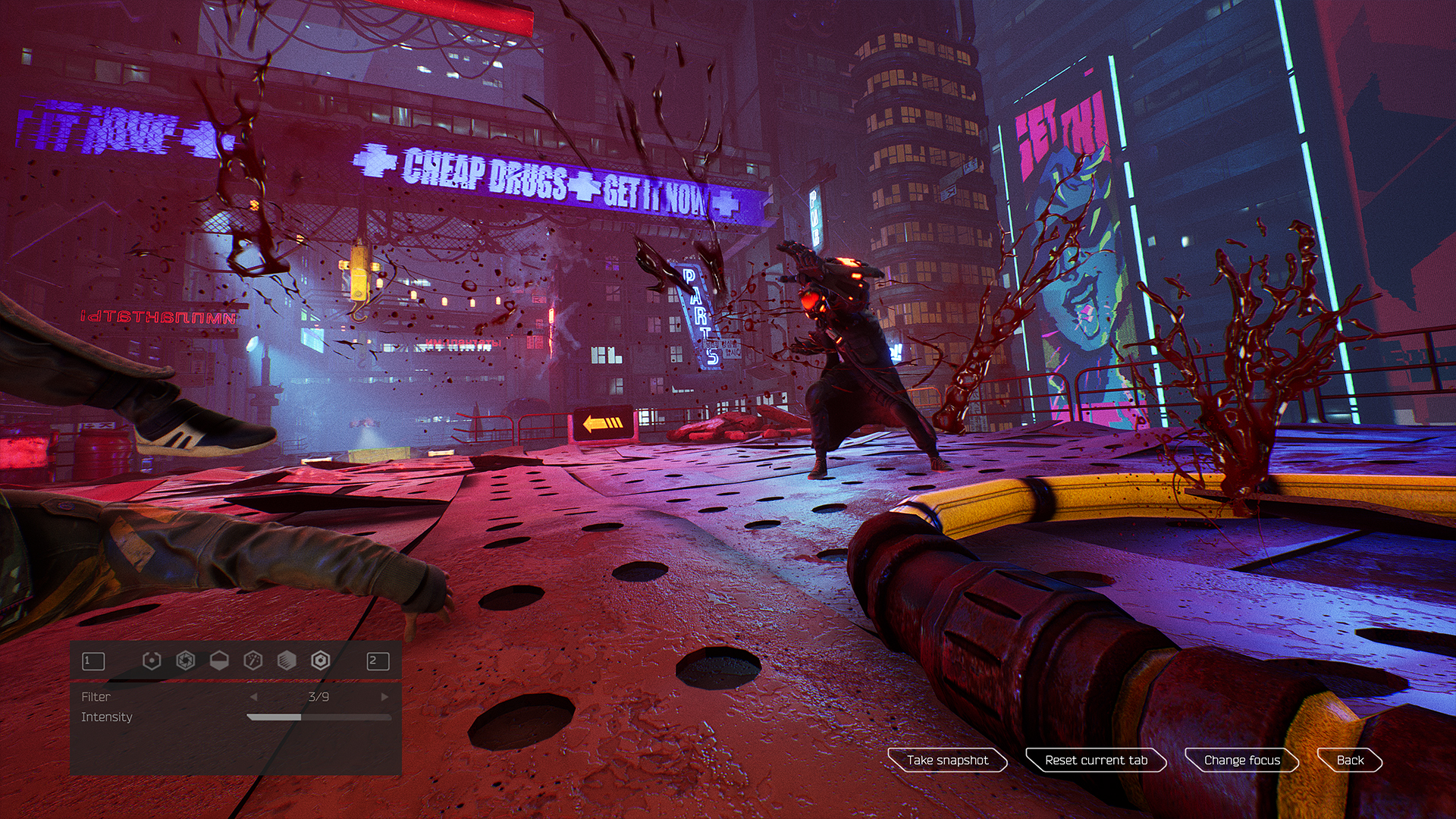Switch to the striped hexagon tab
Image resolution: width=1456 pixels, height=819 pixels.
click(287, 661)
